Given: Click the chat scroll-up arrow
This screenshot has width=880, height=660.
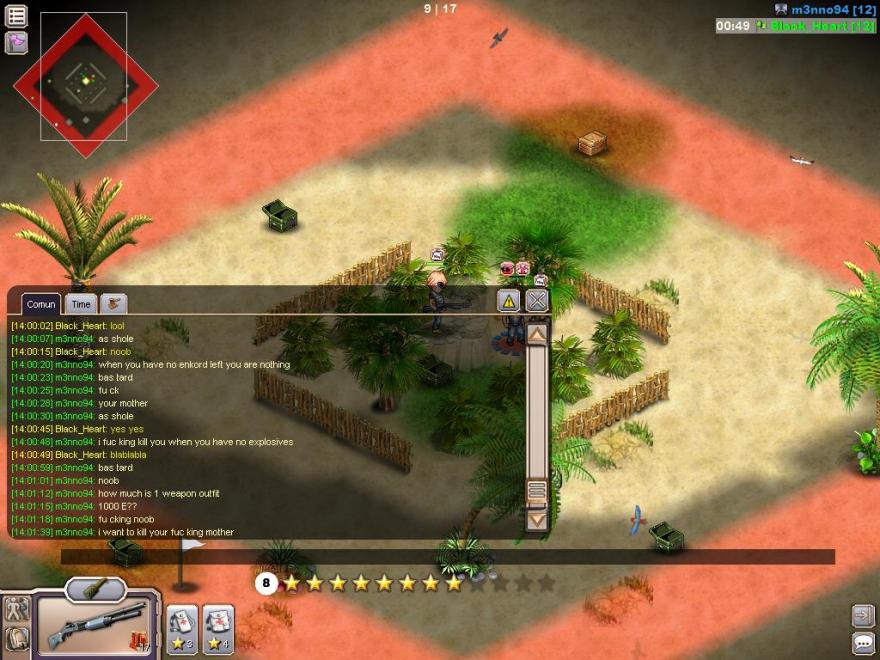Looking at the screenshot, I should point(537,334).
